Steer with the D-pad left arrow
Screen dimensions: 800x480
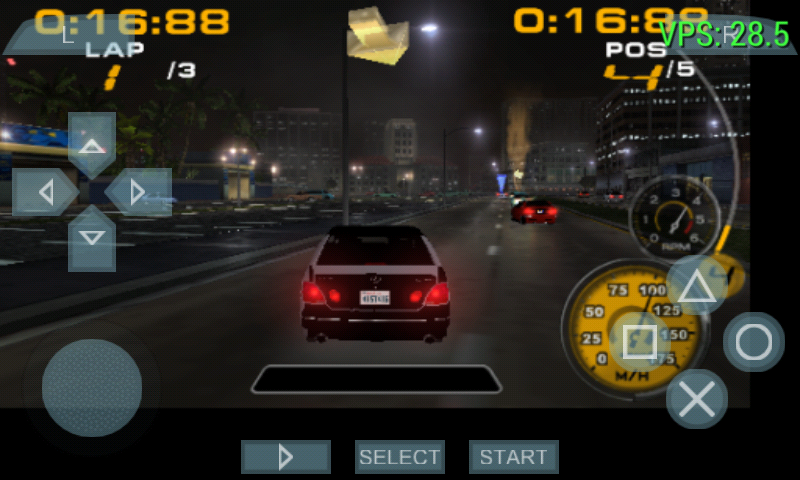[x=44, y=191]
